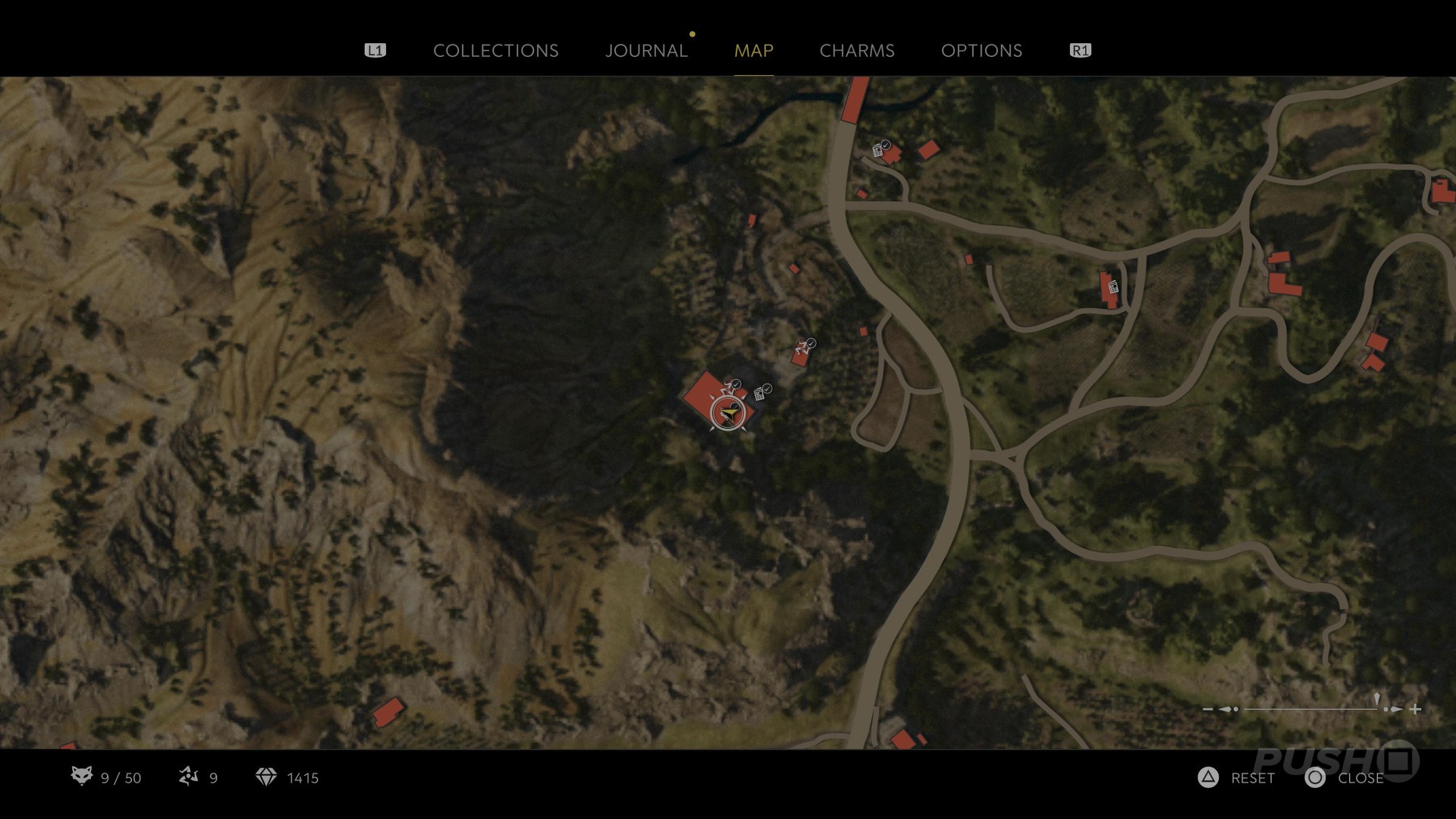Switch to the Journal tab
The image size is (1456, 819).
[x=646, y=51]
